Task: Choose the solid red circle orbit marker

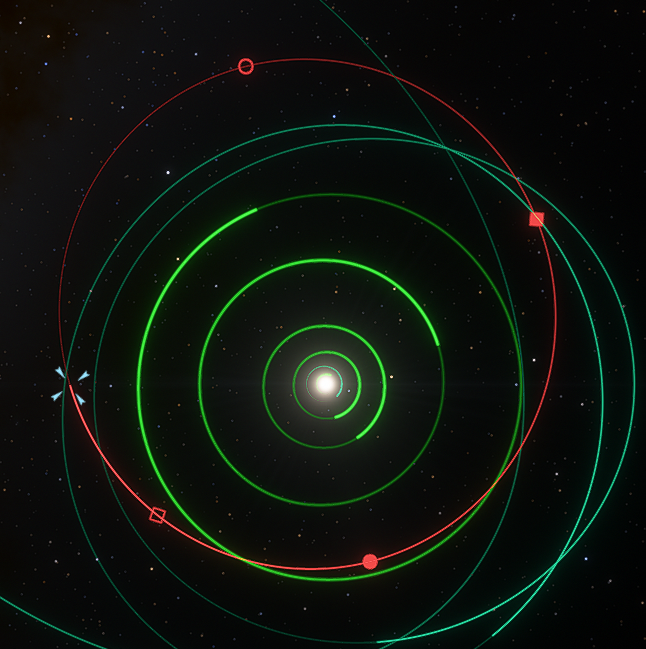Action: pyautogui.click(x=370, y=562)
